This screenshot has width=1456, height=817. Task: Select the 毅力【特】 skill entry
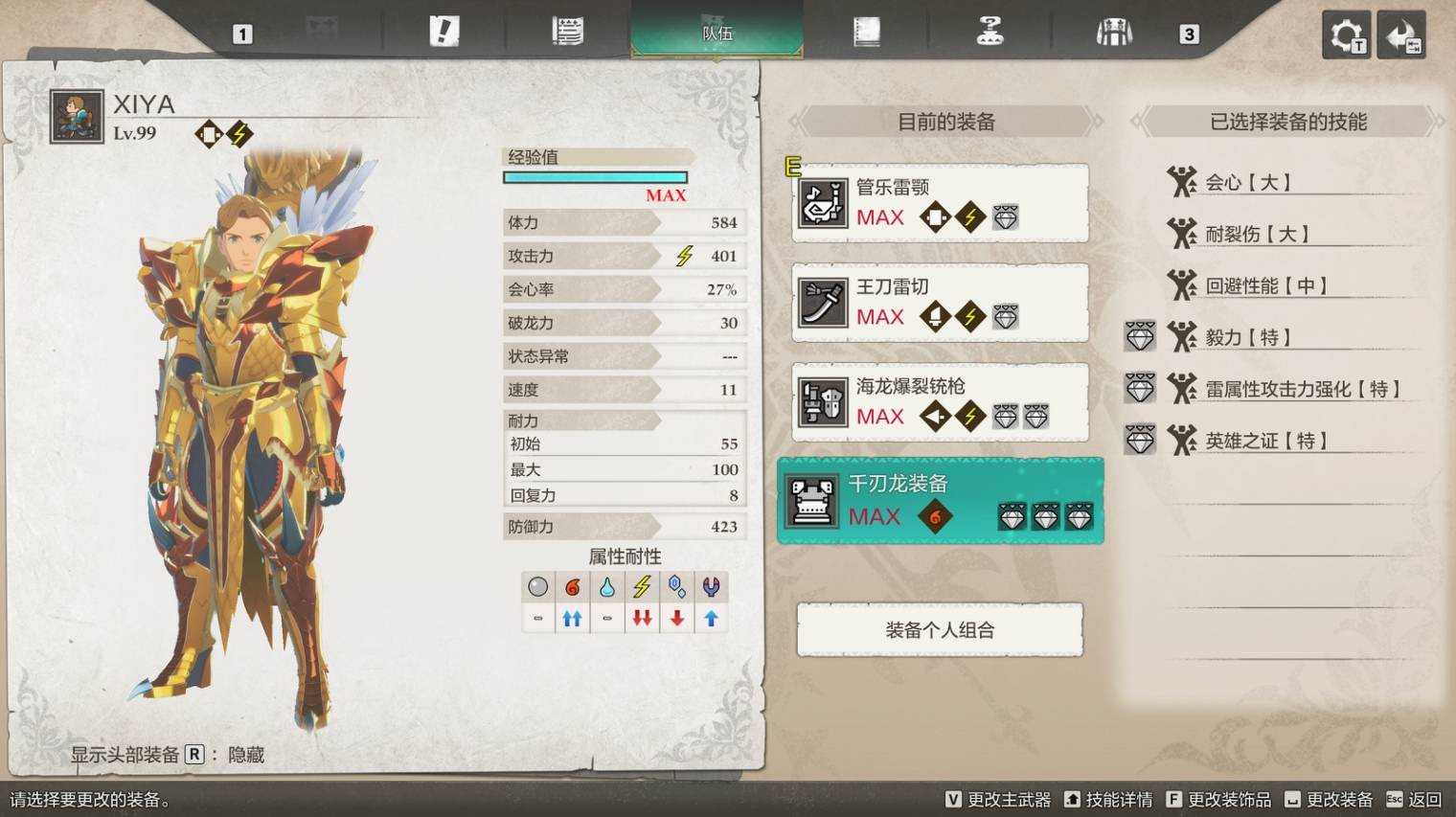pyautogui.click(x=1246, y=337)
